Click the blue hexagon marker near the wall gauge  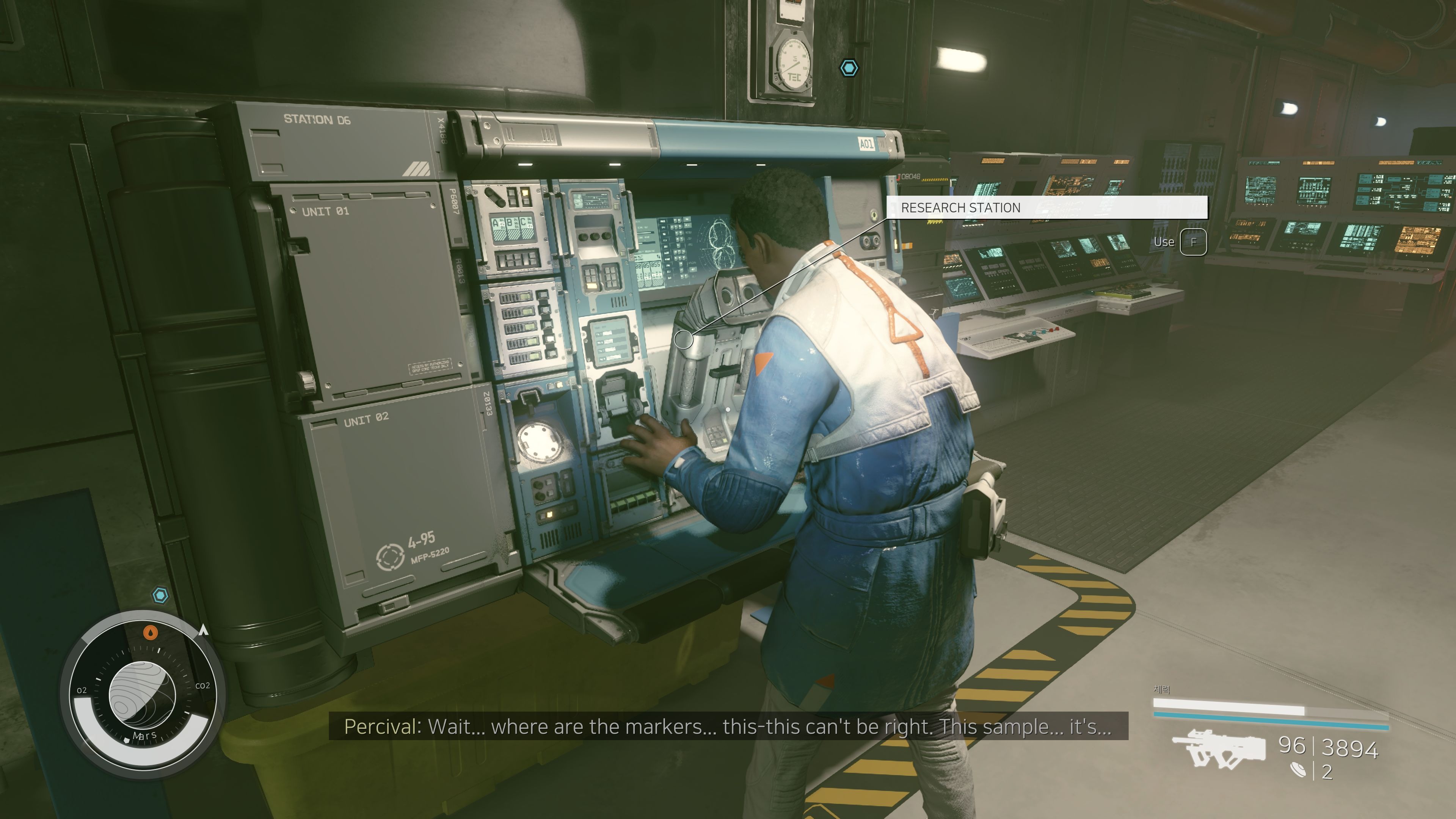(x=849, y=68)
